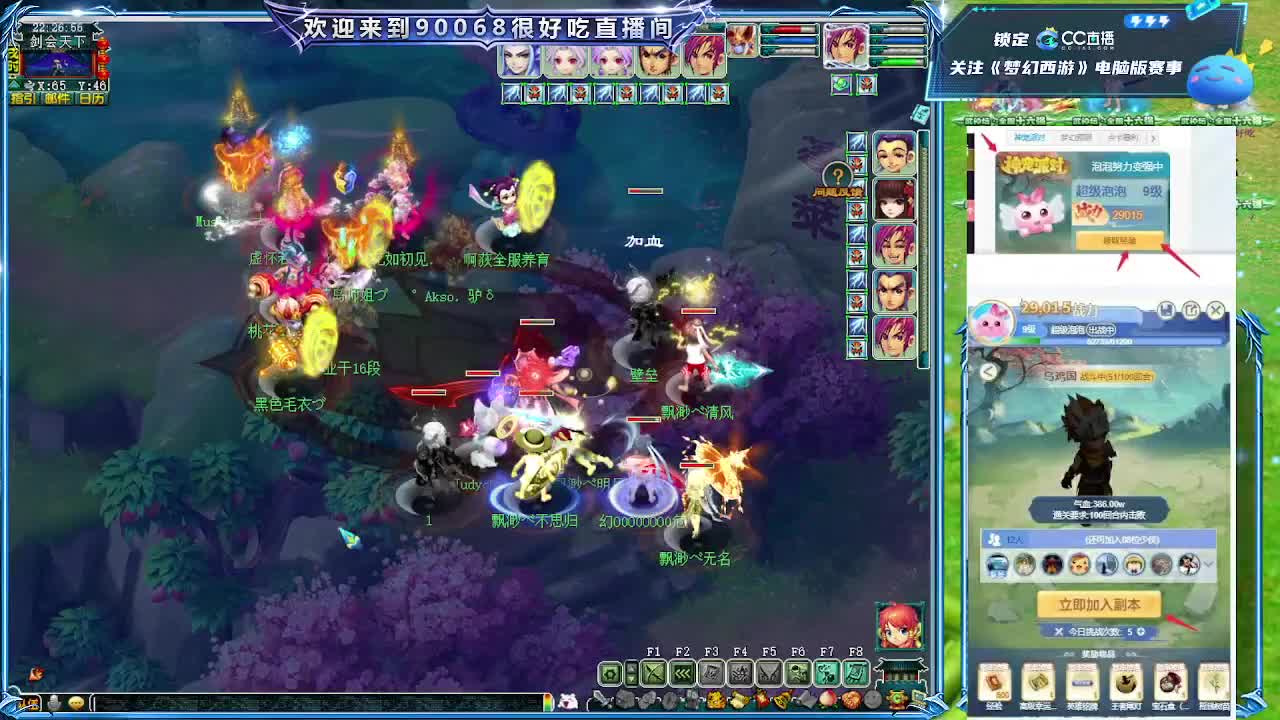
Task: Select the F1 attack skill icon
Action: pyautogui.click(x=655, y=674)
